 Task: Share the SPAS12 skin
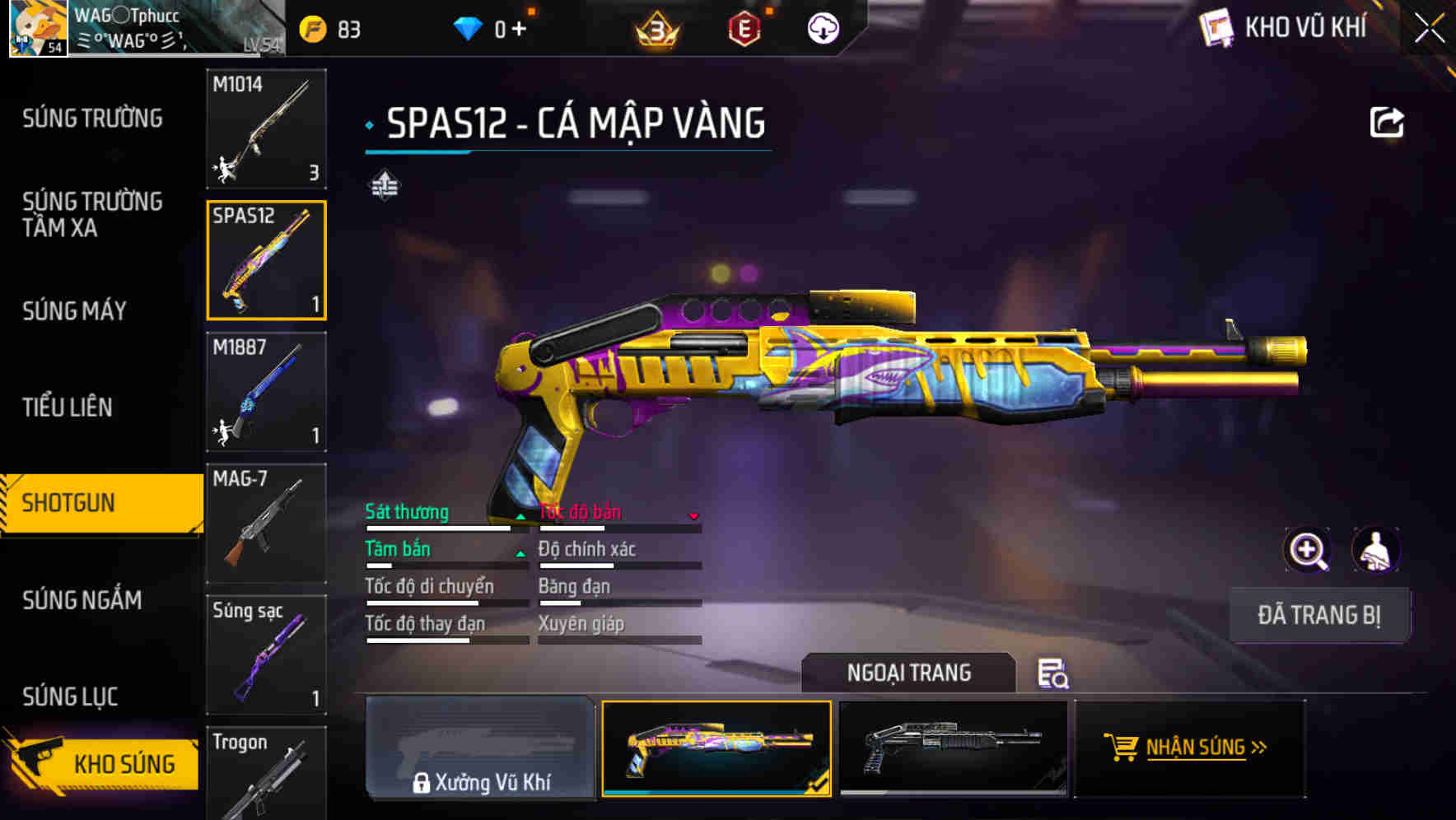click(x=1386, y=123)
